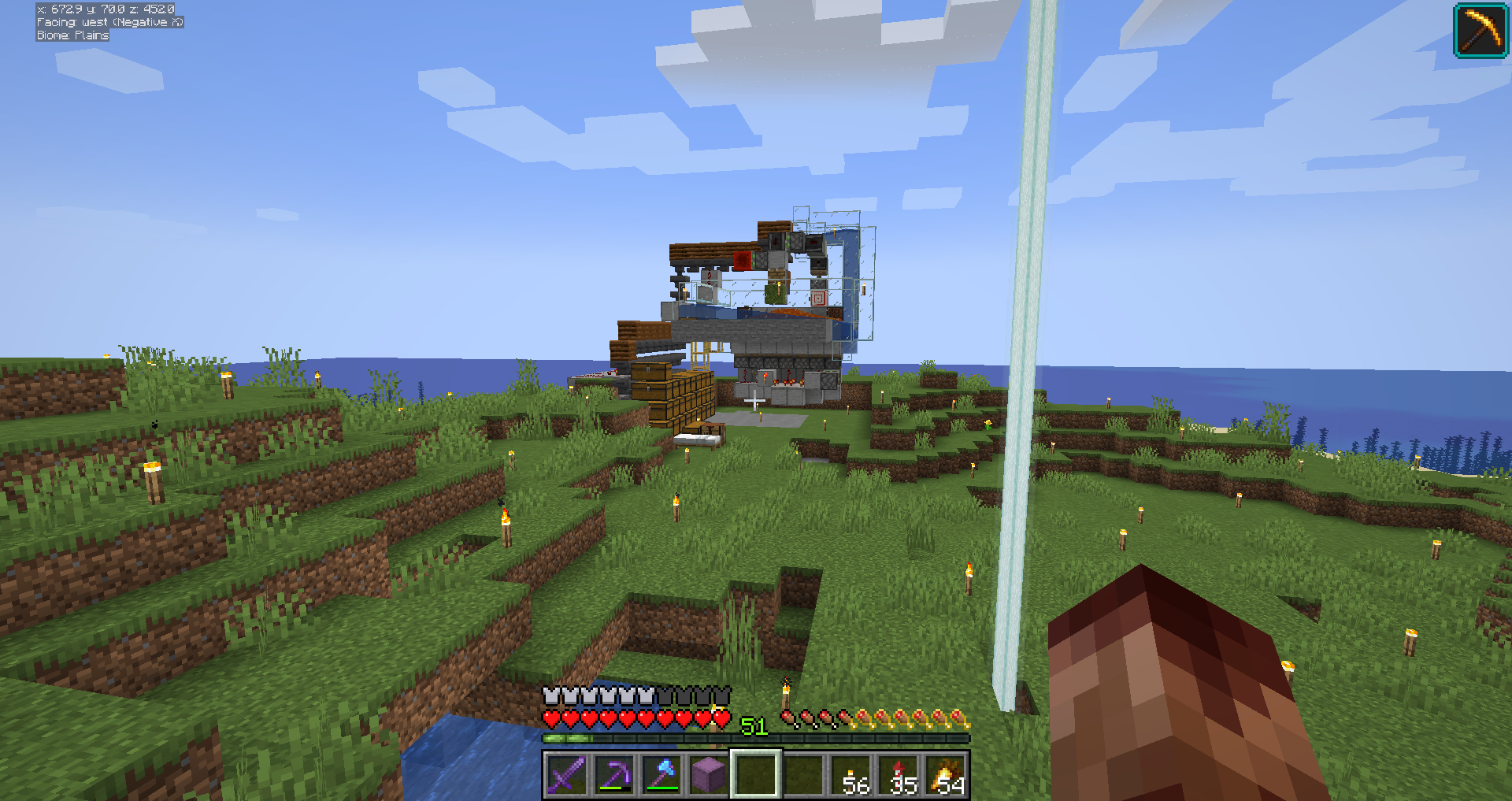Select the enchanted netherite sword slot
The image size is (1512, 801).
[x=567, y=775]
